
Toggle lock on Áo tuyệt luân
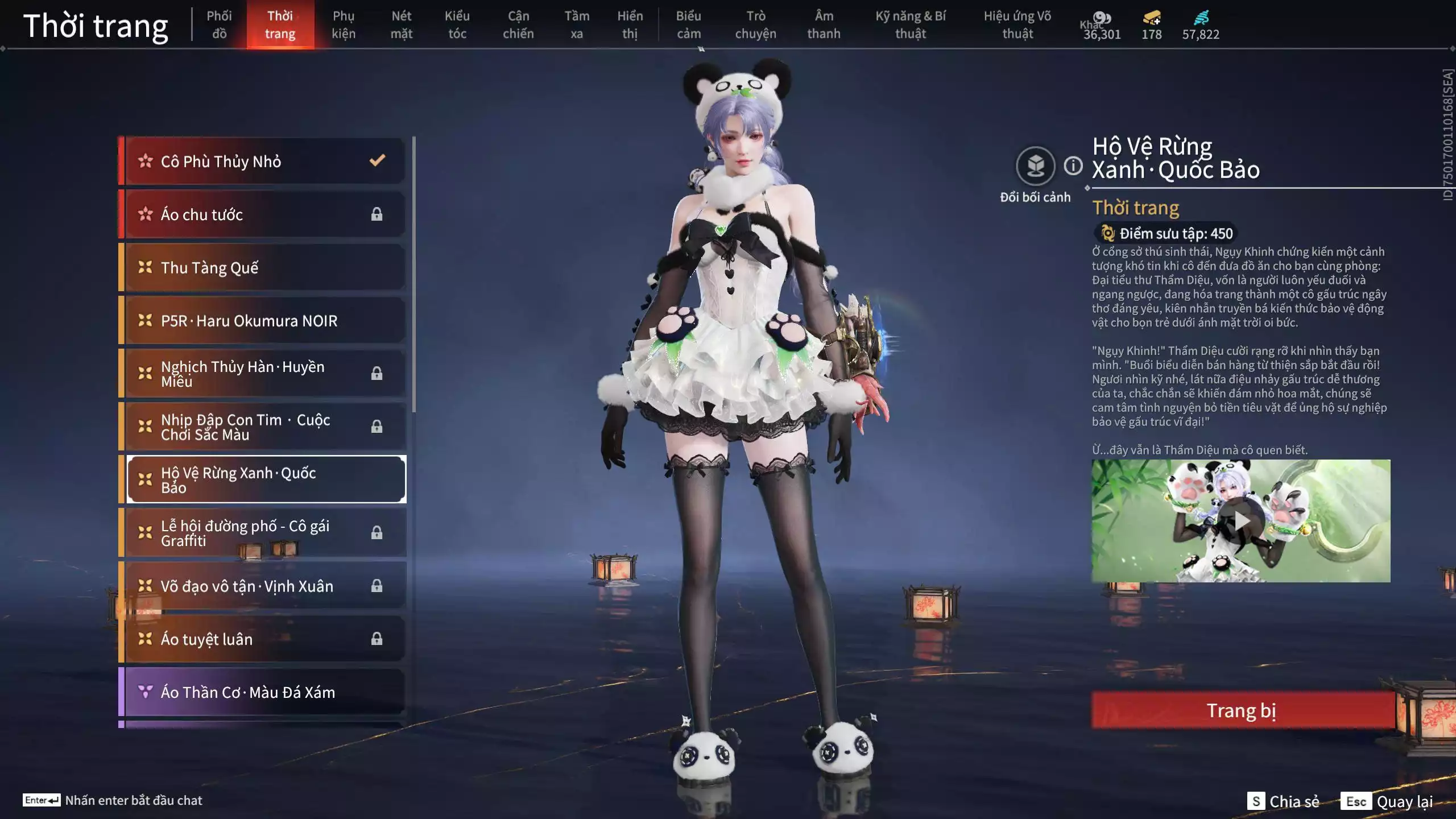pos(377,639)
